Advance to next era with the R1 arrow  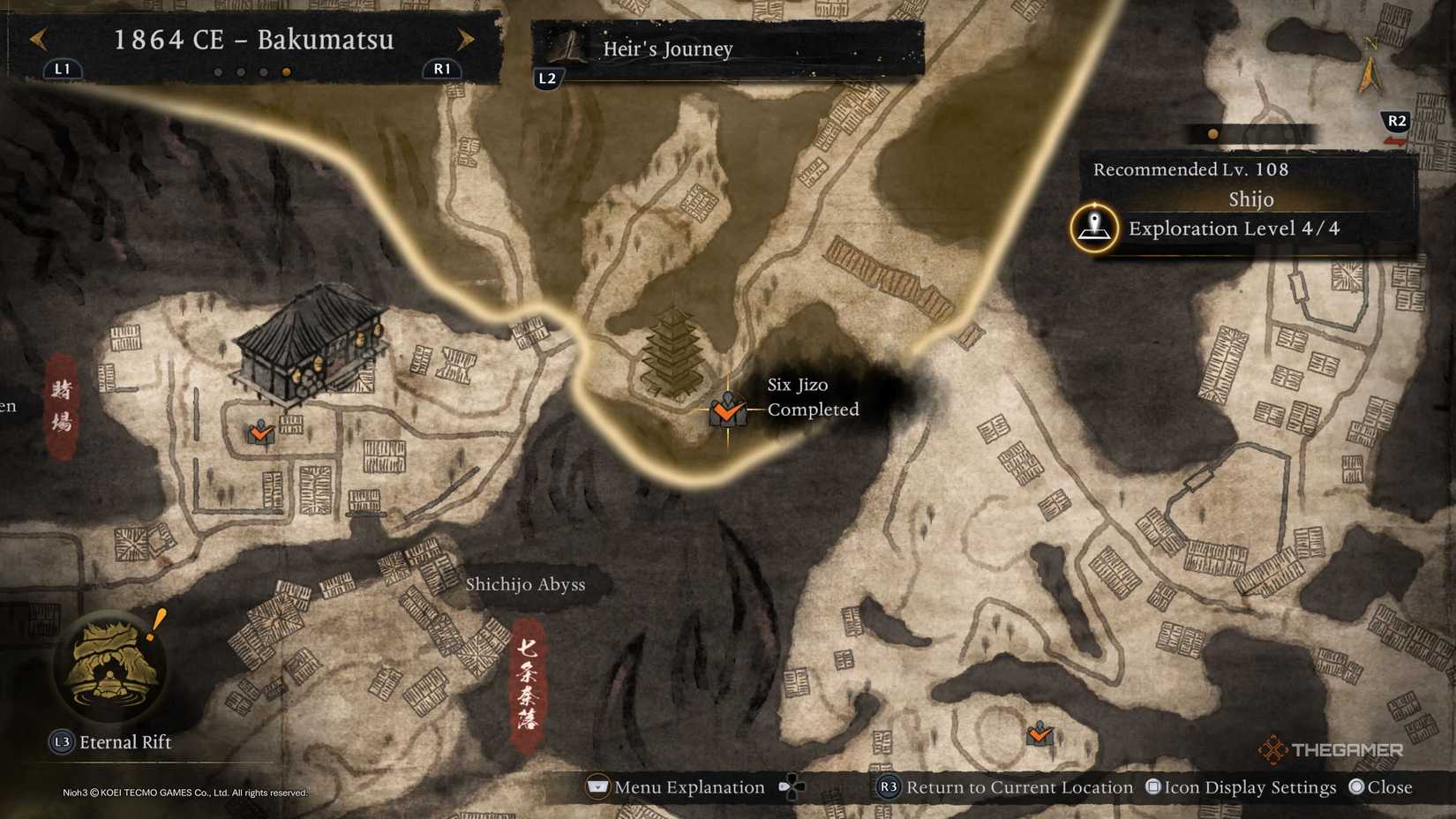(465, 40)
